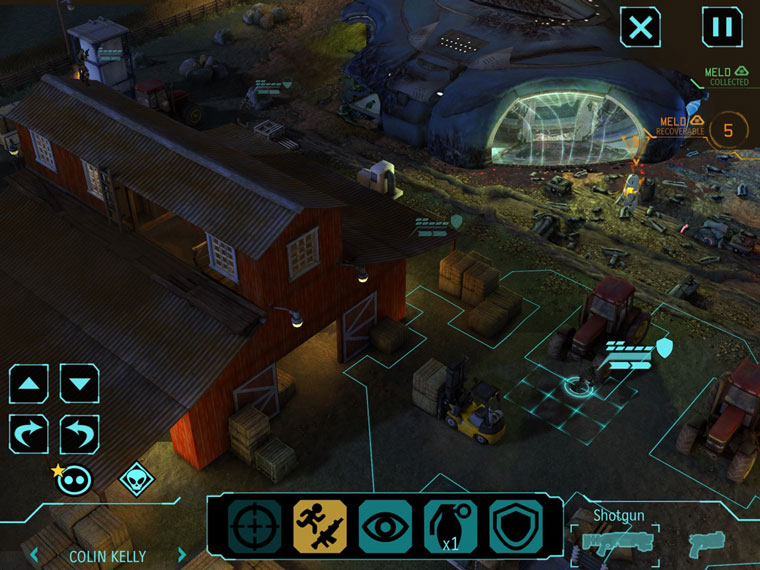The width and height of the screenshot is (760, 570).
Task: Activate the crosshair Fire Weapon ability
Action: point(254,526)
